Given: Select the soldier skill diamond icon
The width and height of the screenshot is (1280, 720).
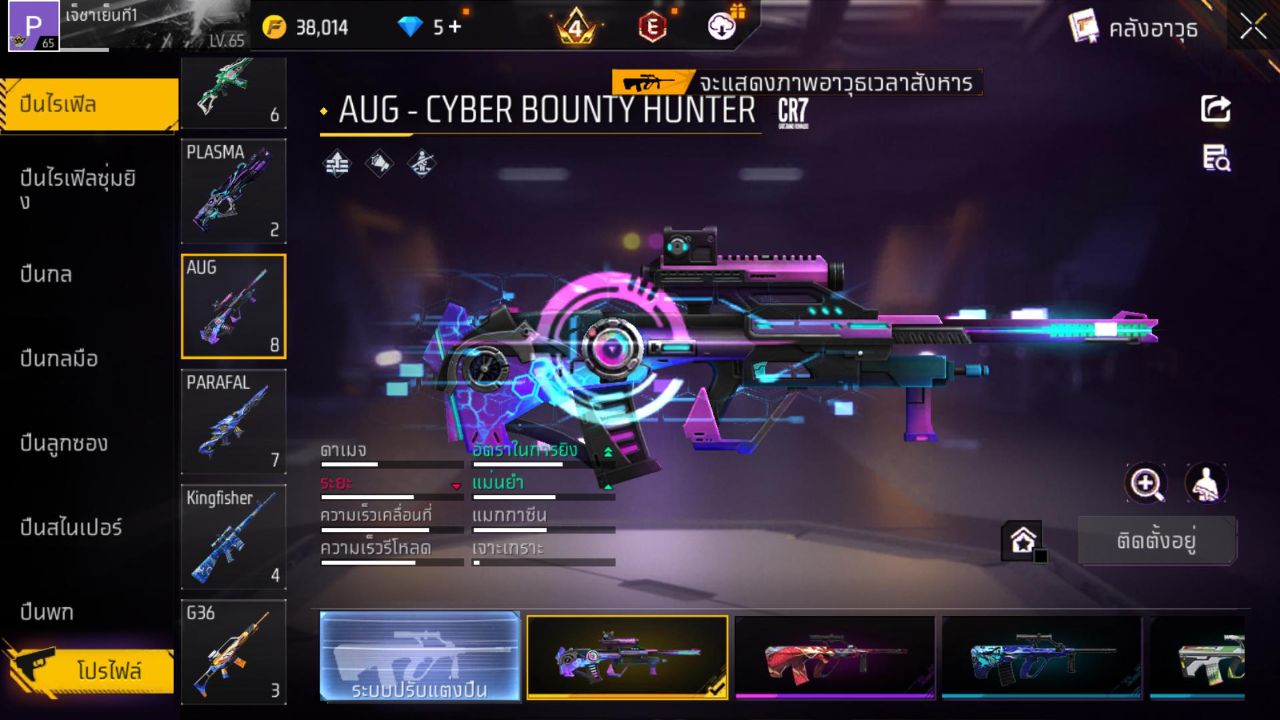Looking at the screenshot, I should click(x=421, y=163).
